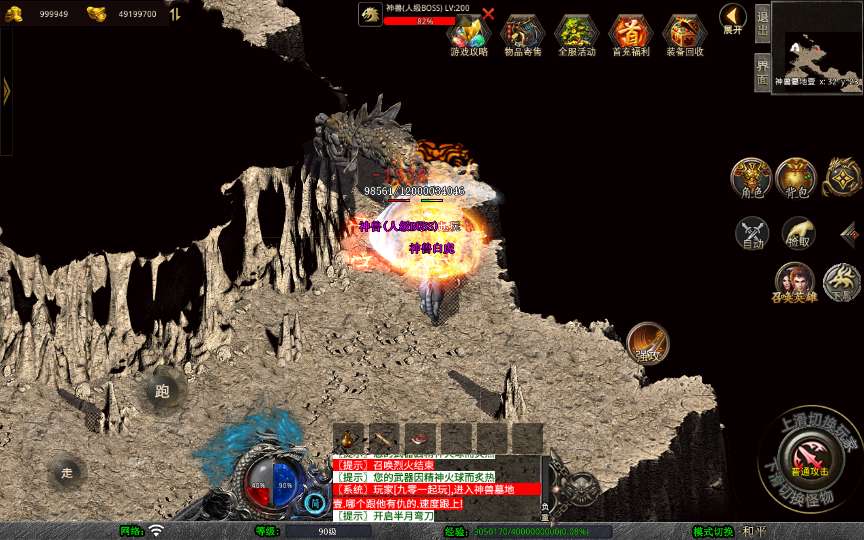
Task: Use the gold gourd potion hotbar slot
Action: coord(349,437)
